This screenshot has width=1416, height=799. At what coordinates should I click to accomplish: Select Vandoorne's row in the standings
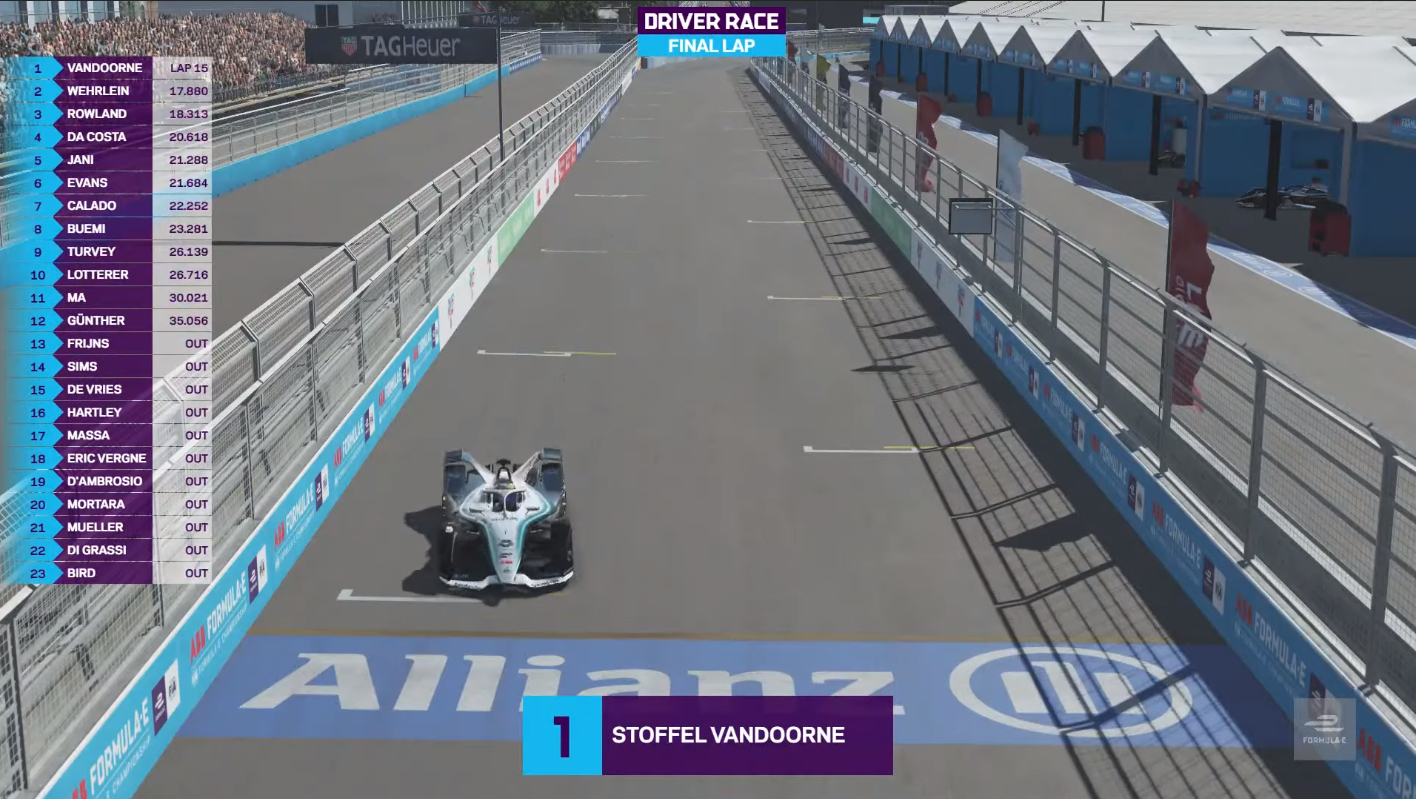point(108,68)
